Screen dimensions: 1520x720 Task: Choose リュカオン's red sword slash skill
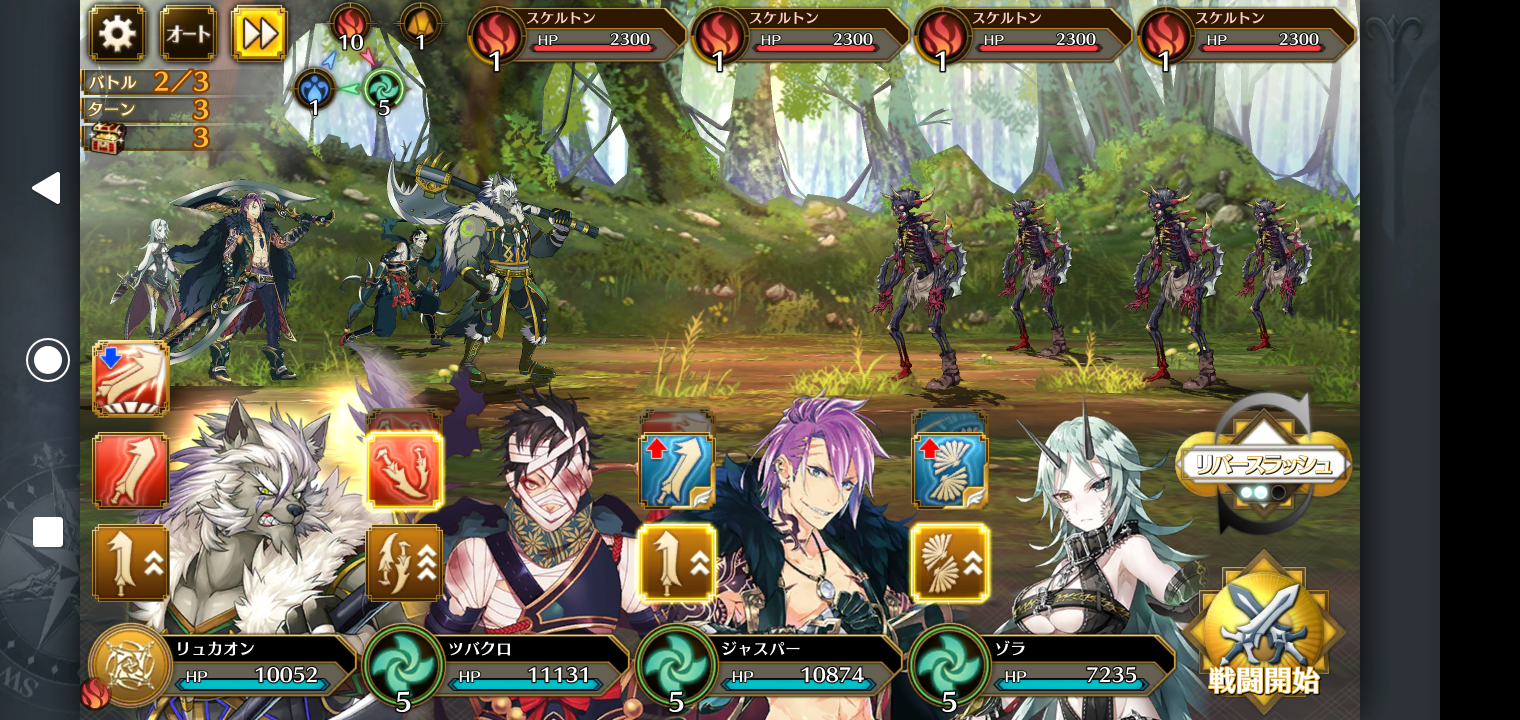point(131,470)
